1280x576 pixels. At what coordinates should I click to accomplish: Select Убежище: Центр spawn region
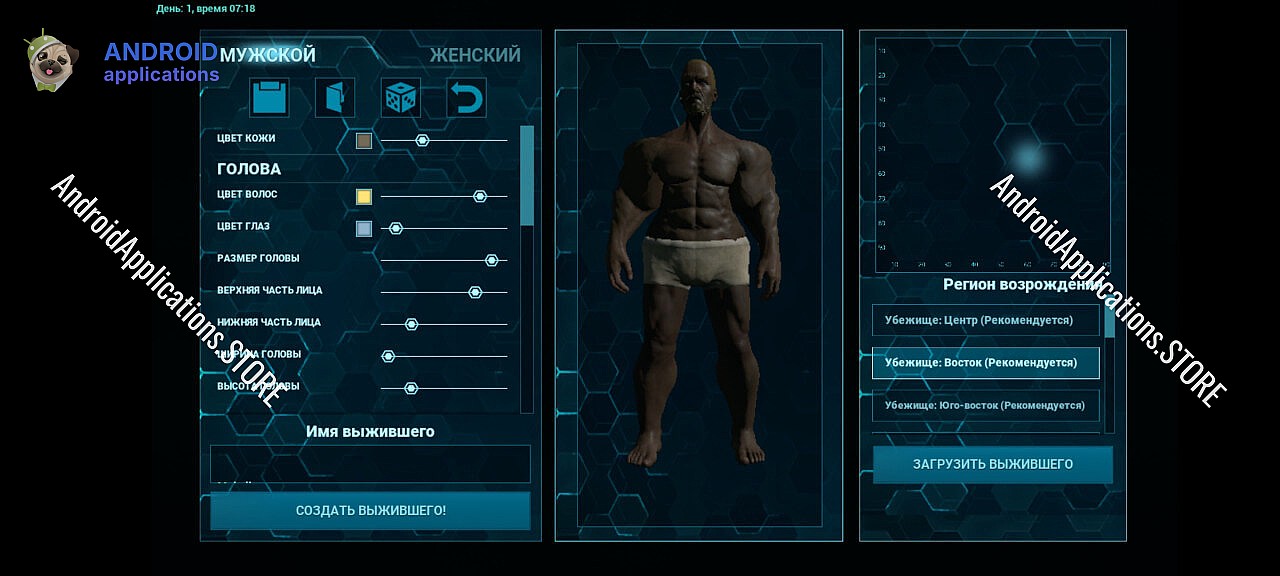985,320
